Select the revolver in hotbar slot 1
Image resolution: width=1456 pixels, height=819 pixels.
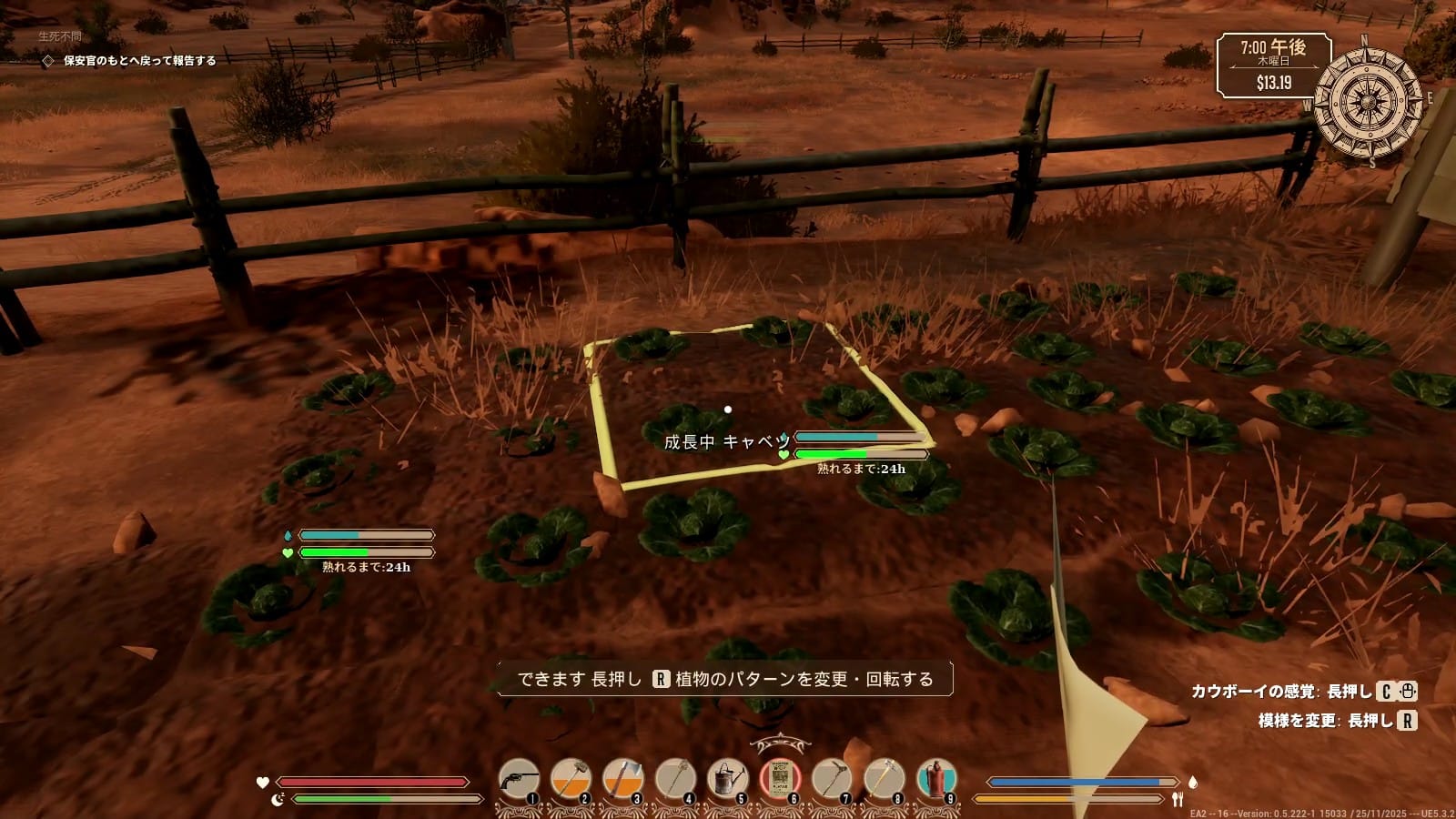pyautogui.click(x=520, y=780)
